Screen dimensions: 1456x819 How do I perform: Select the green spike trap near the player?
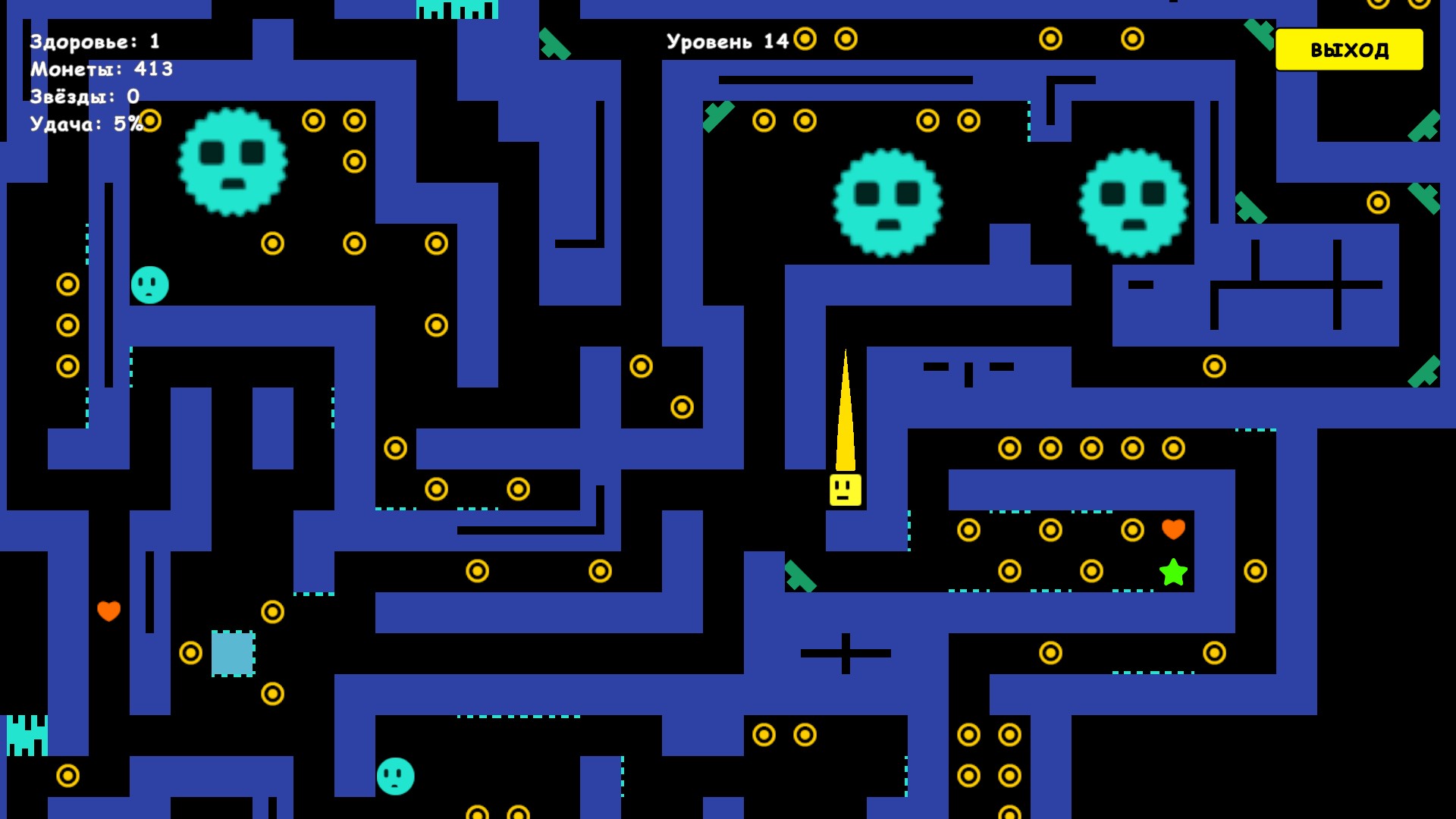[x=800, y=576]
